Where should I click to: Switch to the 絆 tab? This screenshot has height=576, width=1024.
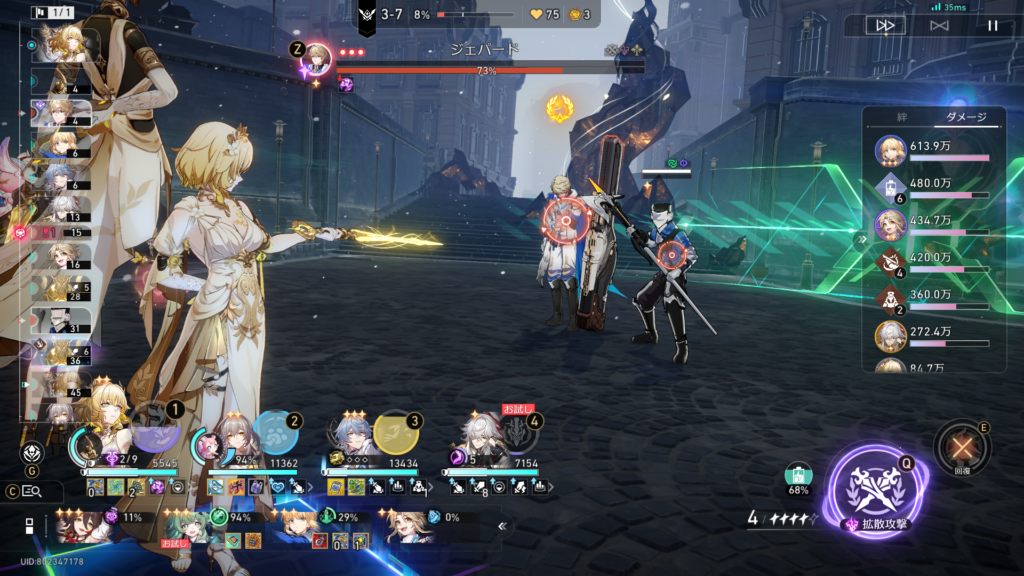pos(901,117)
